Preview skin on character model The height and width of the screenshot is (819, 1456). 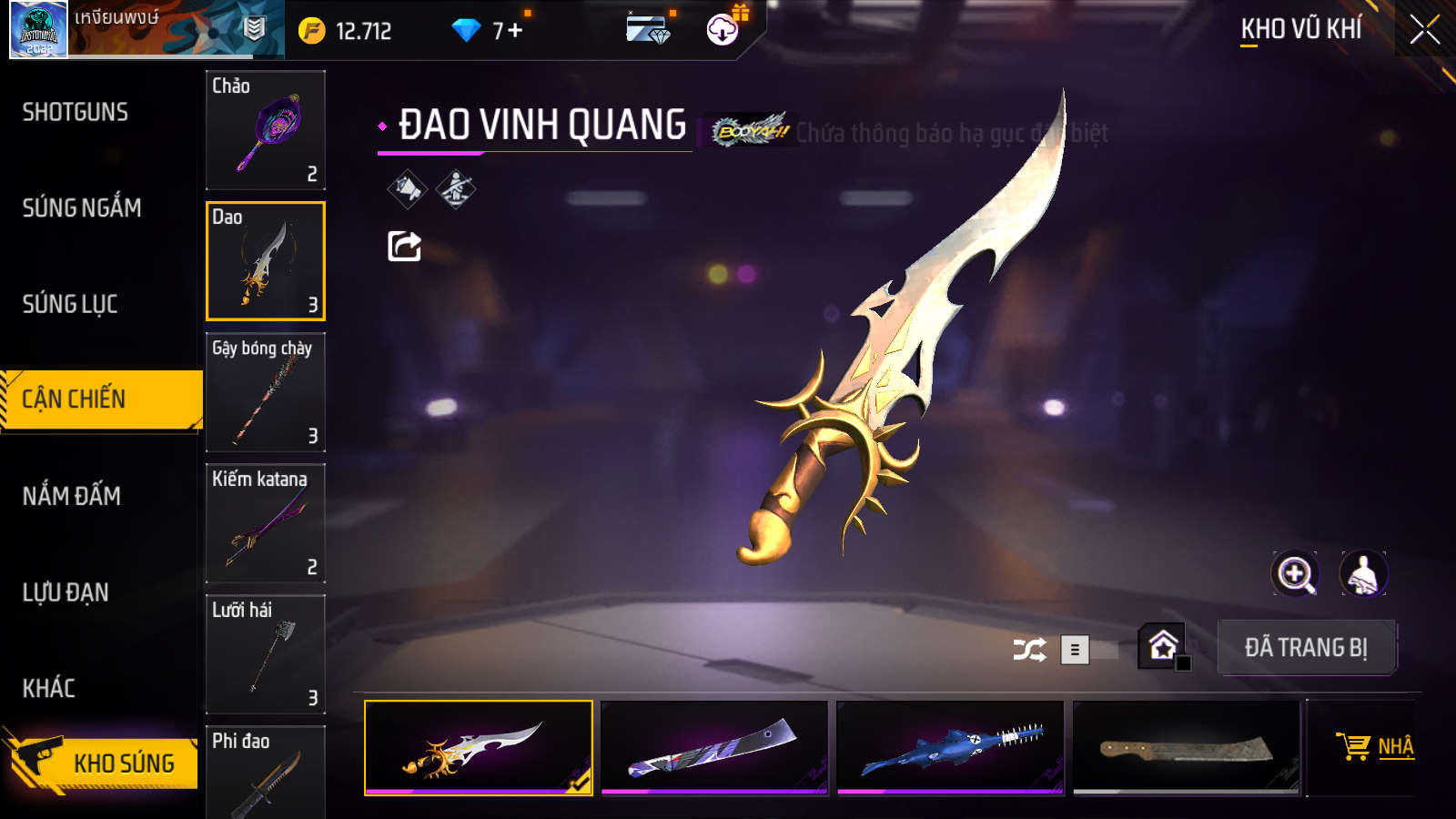coord(1362,574)
